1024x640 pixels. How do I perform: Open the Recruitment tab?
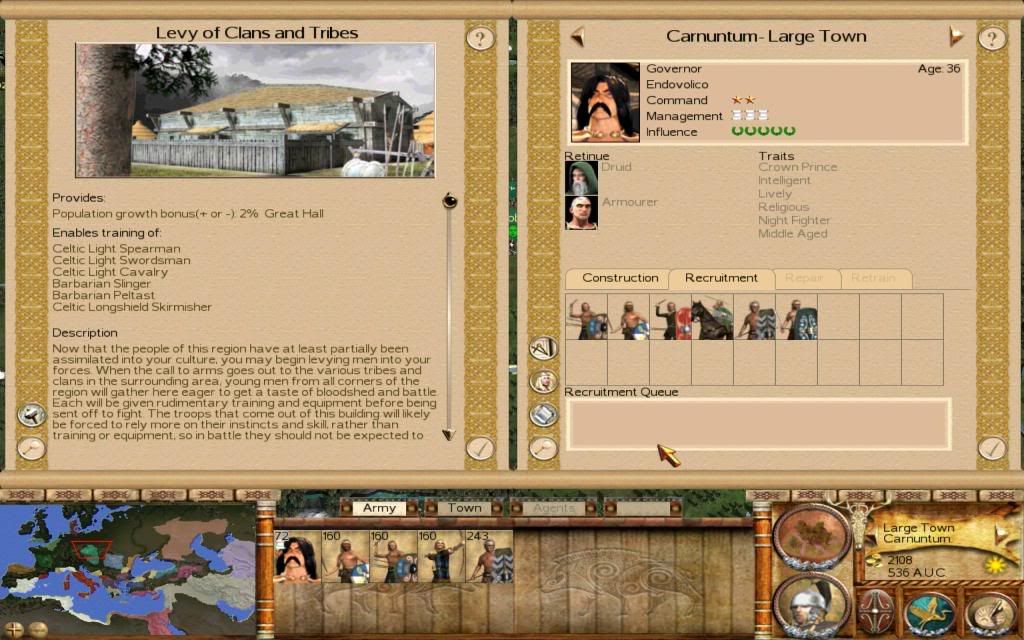tap(721, 278)
